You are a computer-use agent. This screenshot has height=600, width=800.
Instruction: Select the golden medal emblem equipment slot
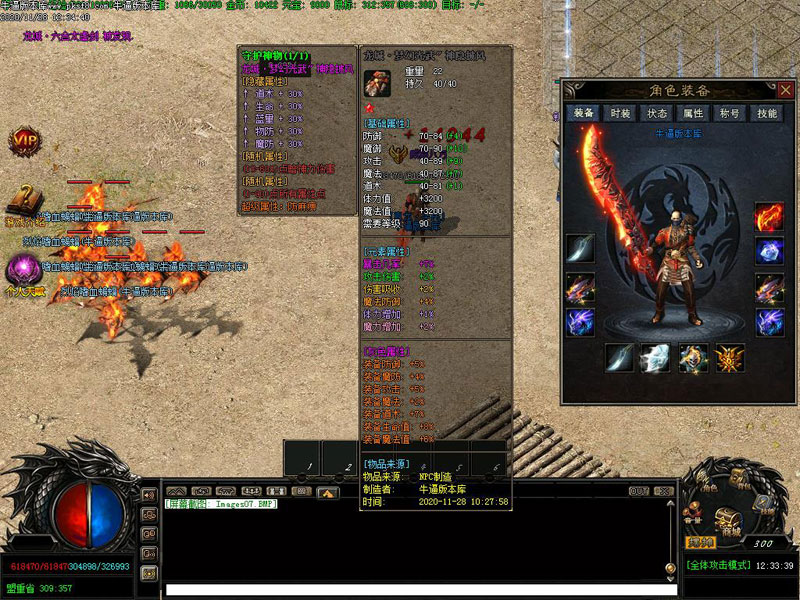[x=729, y=358]
